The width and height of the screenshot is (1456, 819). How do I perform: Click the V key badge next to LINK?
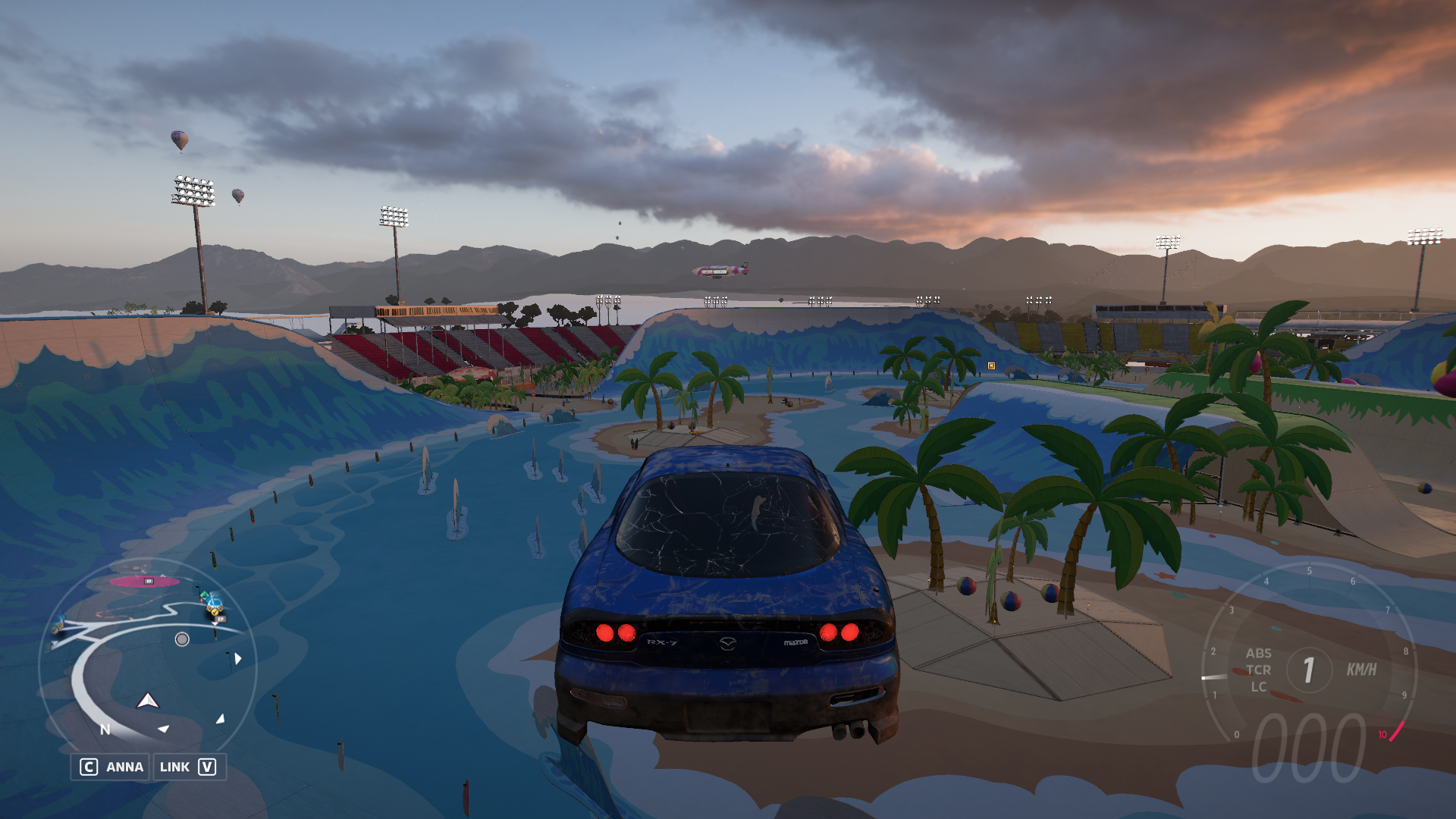pos(207,766)
